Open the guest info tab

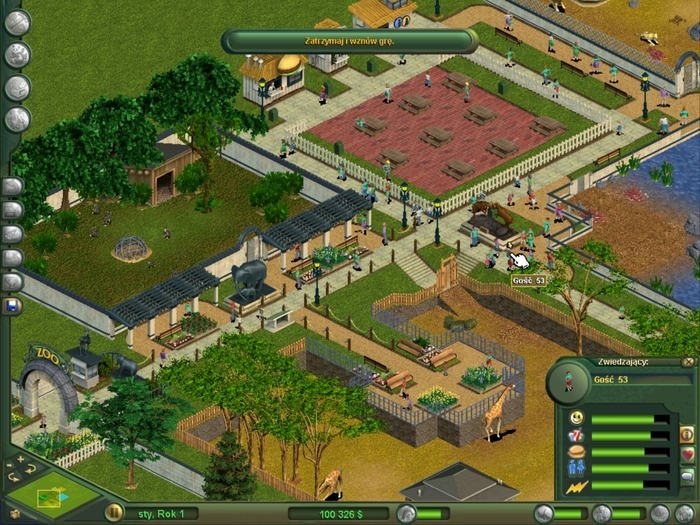pos(687,435)
